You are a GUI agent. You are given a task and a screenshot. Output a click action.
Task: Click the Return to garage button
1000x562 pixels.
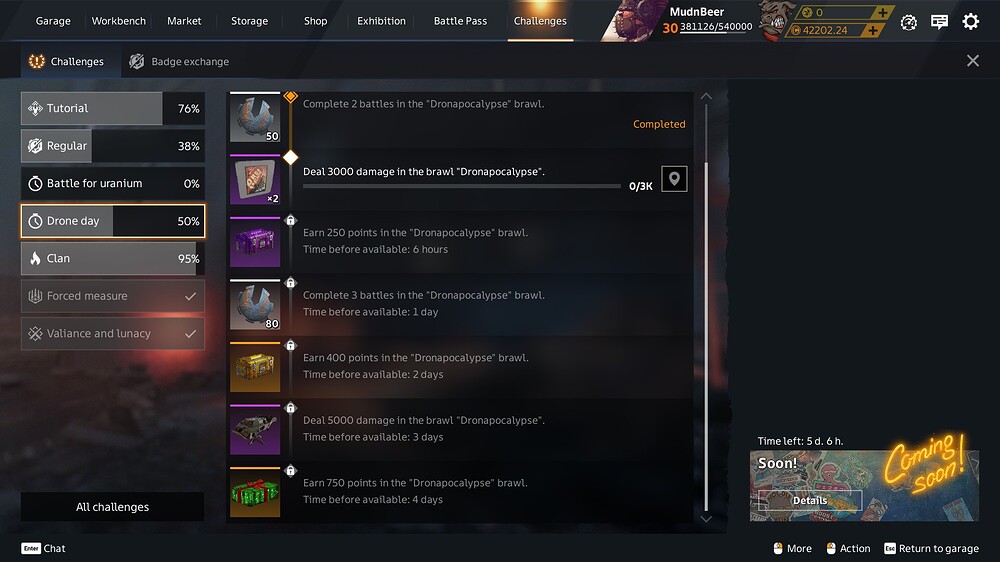click(x=932, y=548)
